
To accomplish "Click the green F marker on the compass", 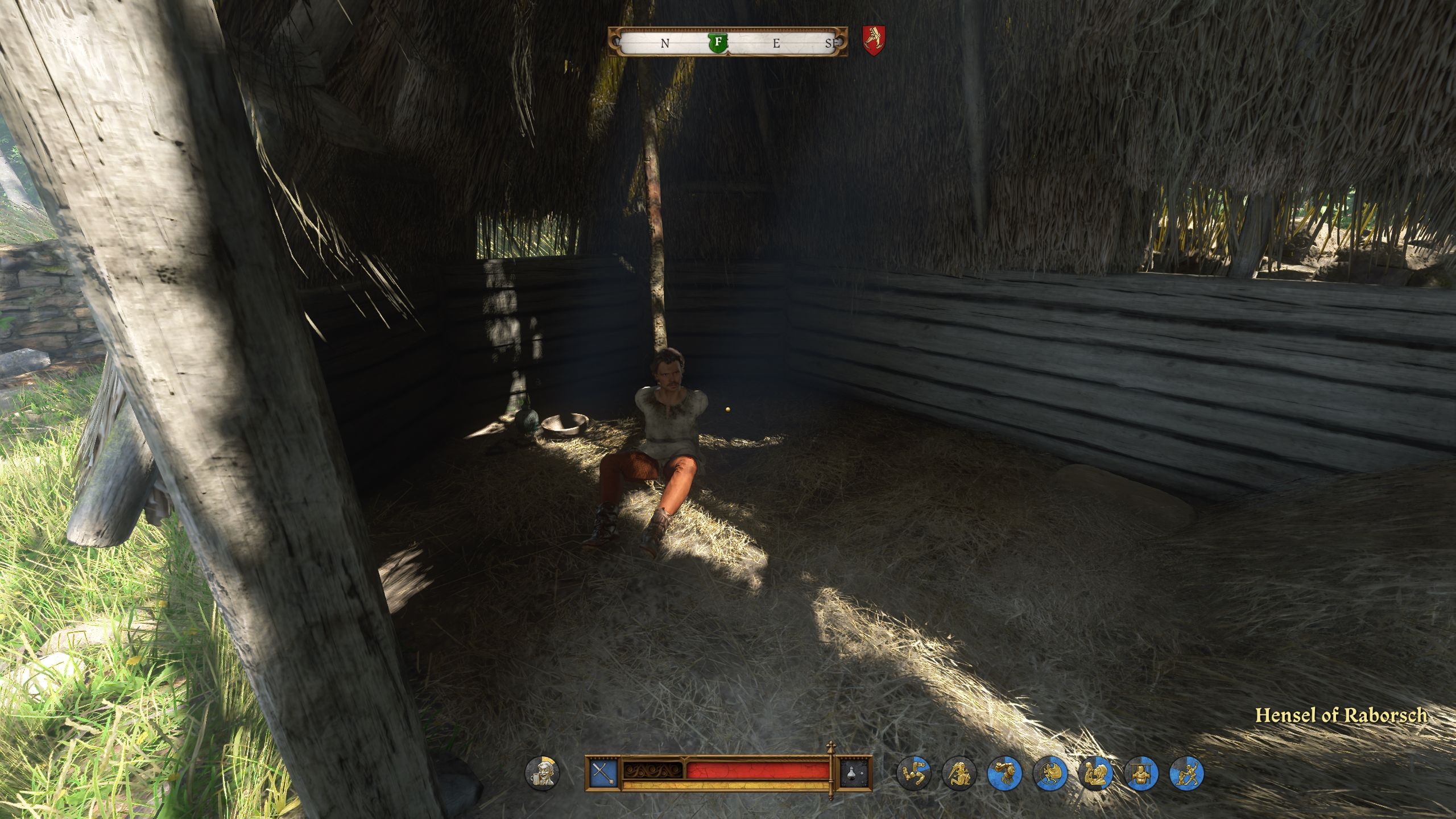I will click(718, 42).
